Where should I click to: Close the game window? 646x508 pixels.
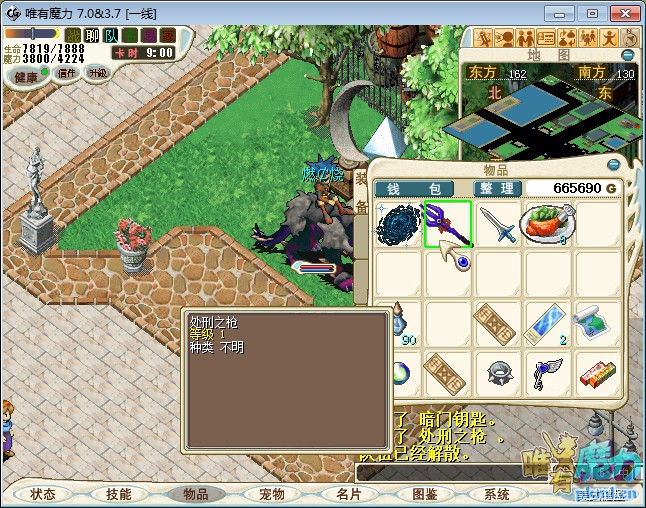coord(620,13)
